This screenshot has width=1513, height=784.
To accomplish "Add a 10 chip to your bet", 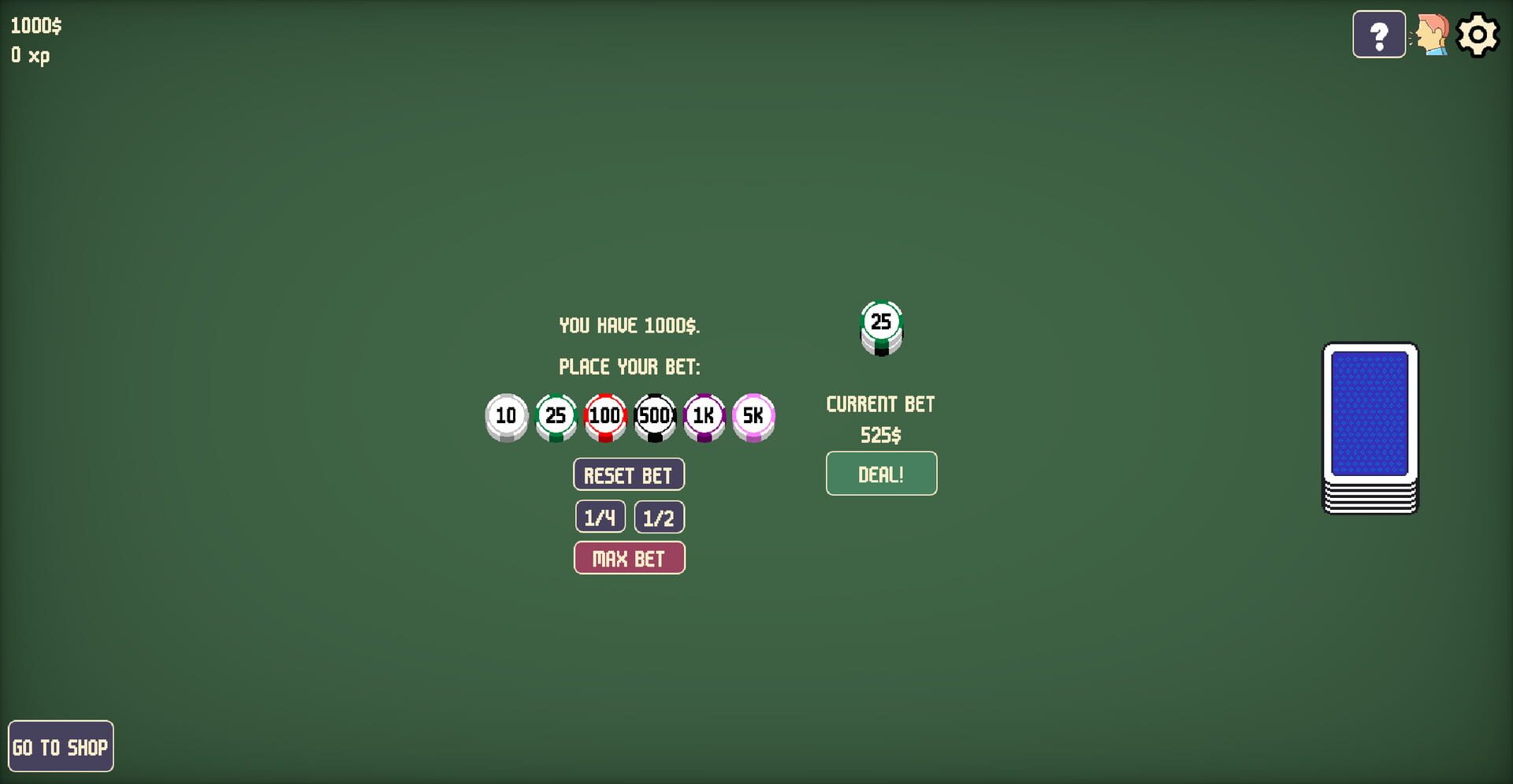I will [x=506, y=417].
